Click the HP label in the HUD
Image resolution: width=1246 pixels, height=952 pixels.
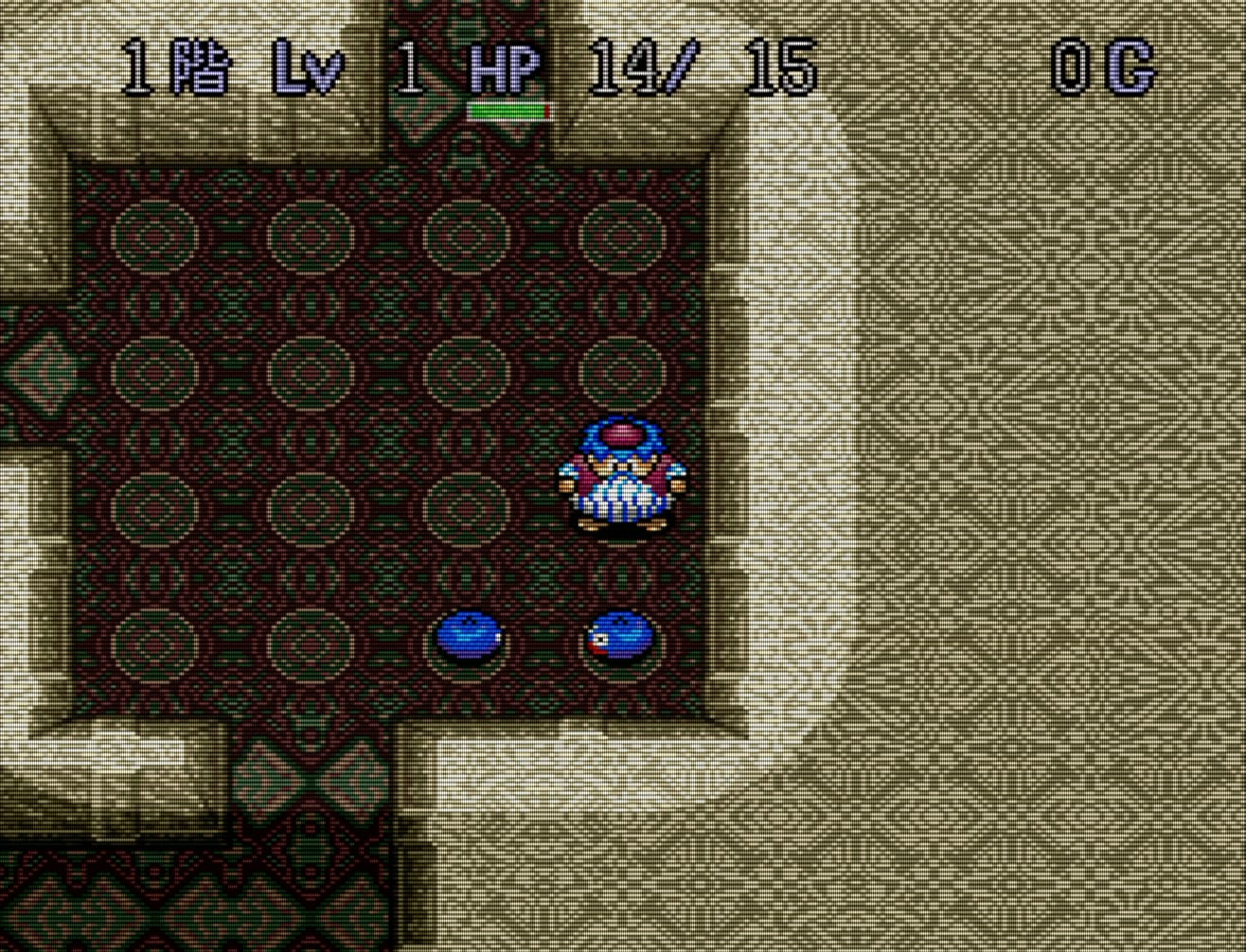point(504,66)
